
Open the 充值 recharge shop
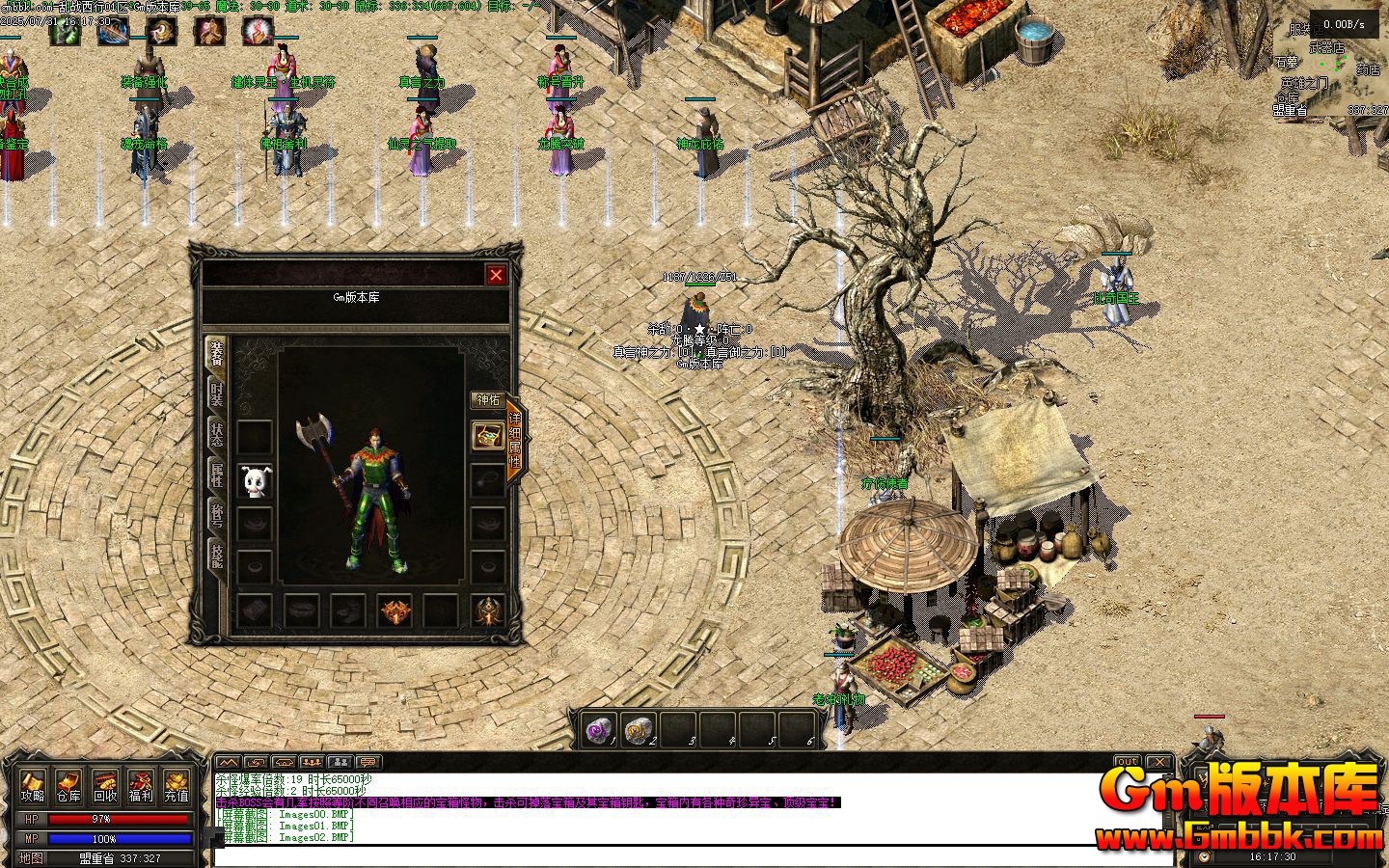pos(177,786)
